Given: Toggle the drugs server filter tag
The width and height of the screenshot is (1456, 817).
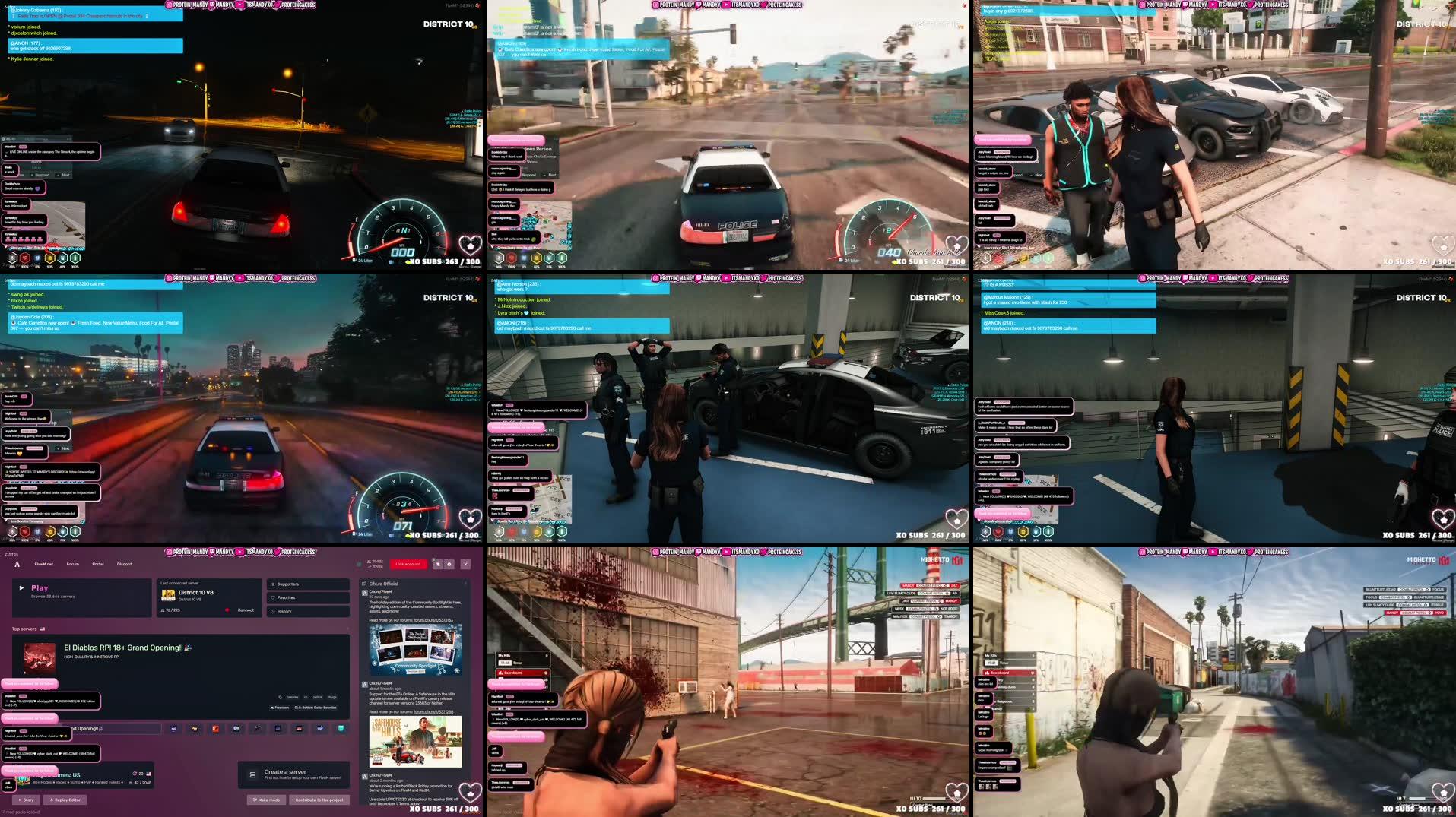Looking at the screenshot, I should coord(332,698).
